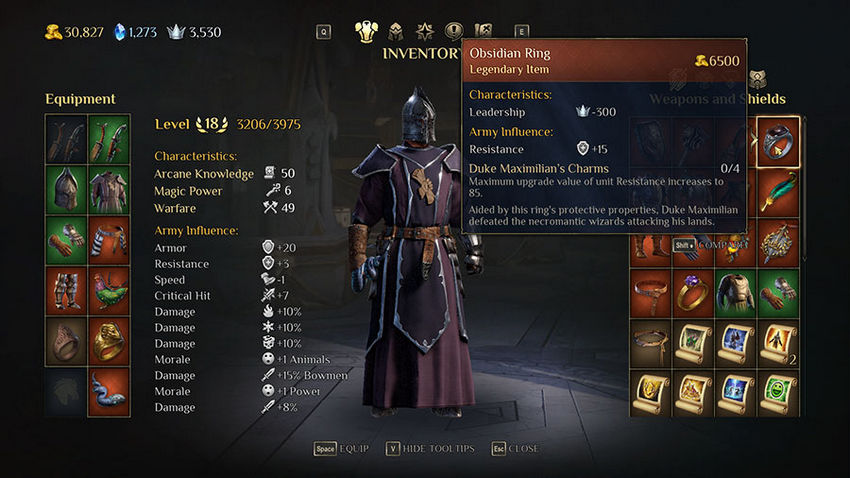Select the green feather item
The height and width of the screenshot is (478, 850).
coord(778,190)
